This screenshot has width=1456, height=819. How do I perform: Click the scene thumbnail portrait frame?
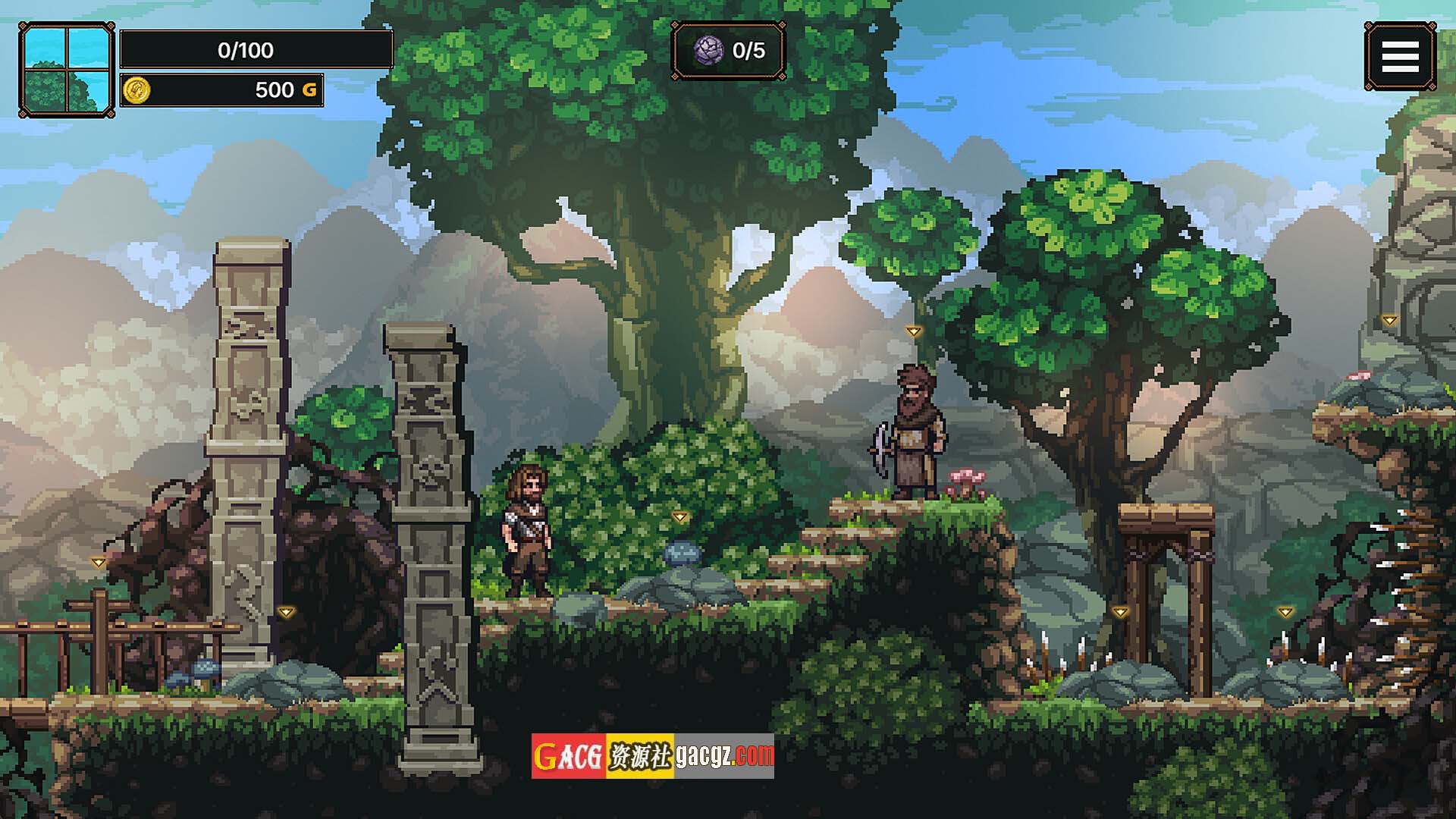coord(67,70)
